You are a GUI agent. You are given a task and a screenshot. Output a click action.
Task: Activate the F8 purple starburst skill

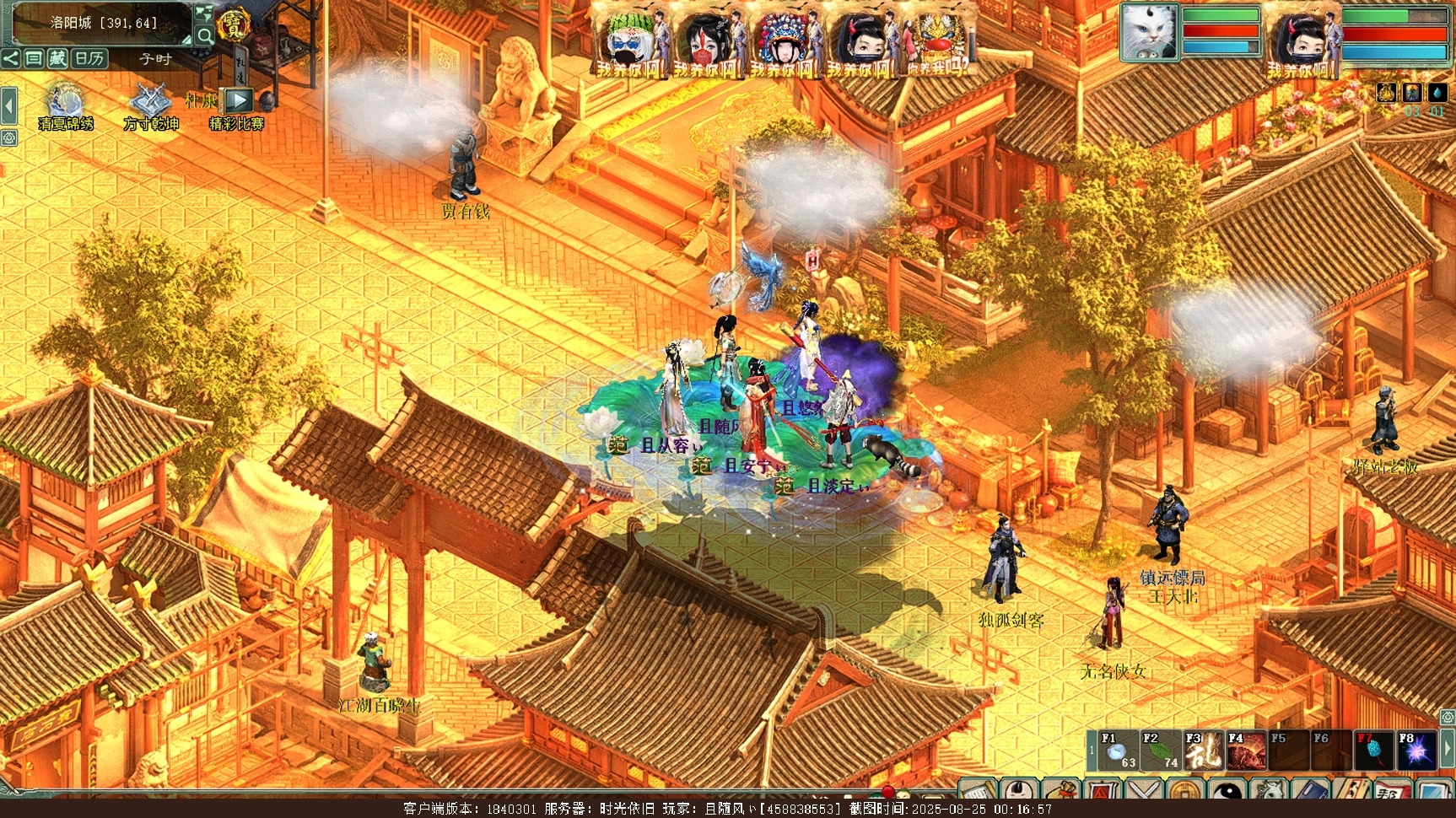click(1416, 751)
